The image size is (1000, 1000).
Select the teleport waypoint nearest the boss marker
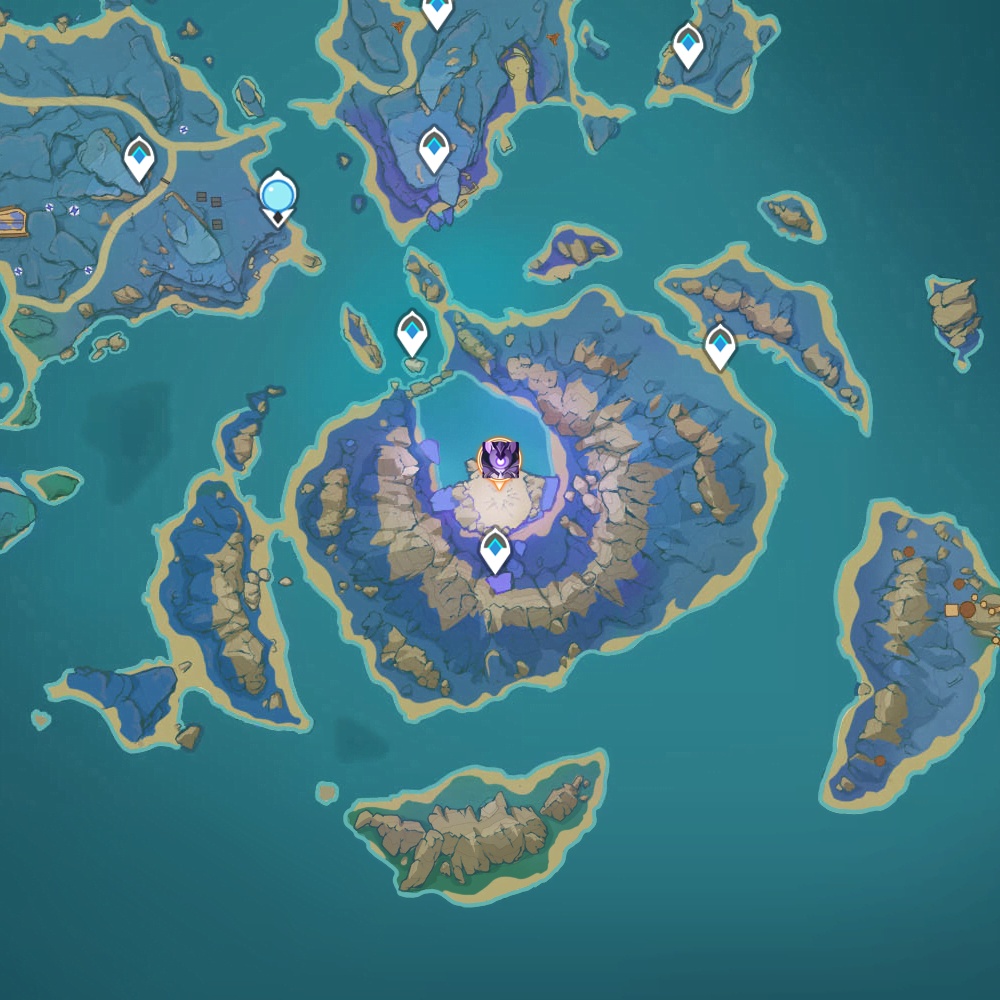tap(495, 550)
